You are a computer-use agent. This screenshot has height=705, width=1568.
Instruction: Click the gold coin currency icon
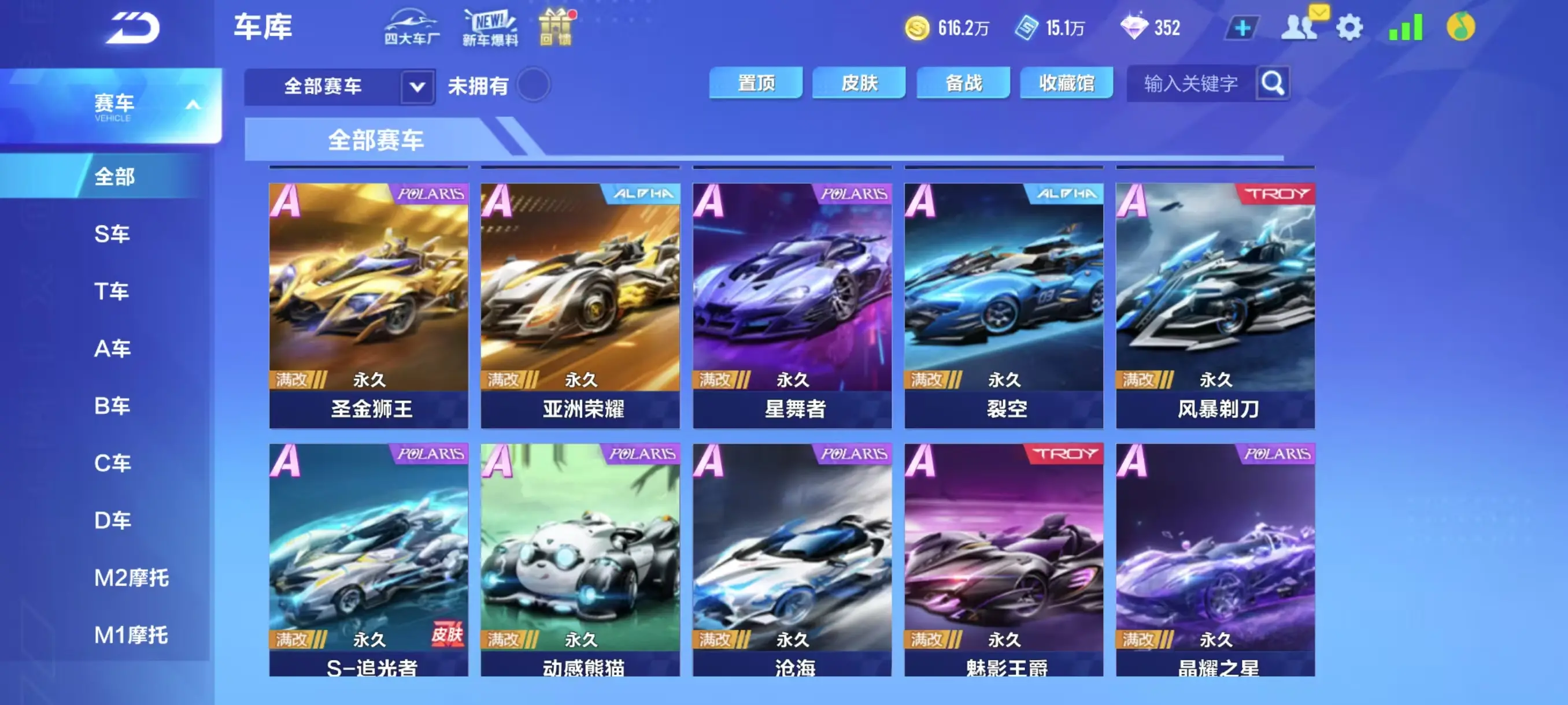point(918,27)
